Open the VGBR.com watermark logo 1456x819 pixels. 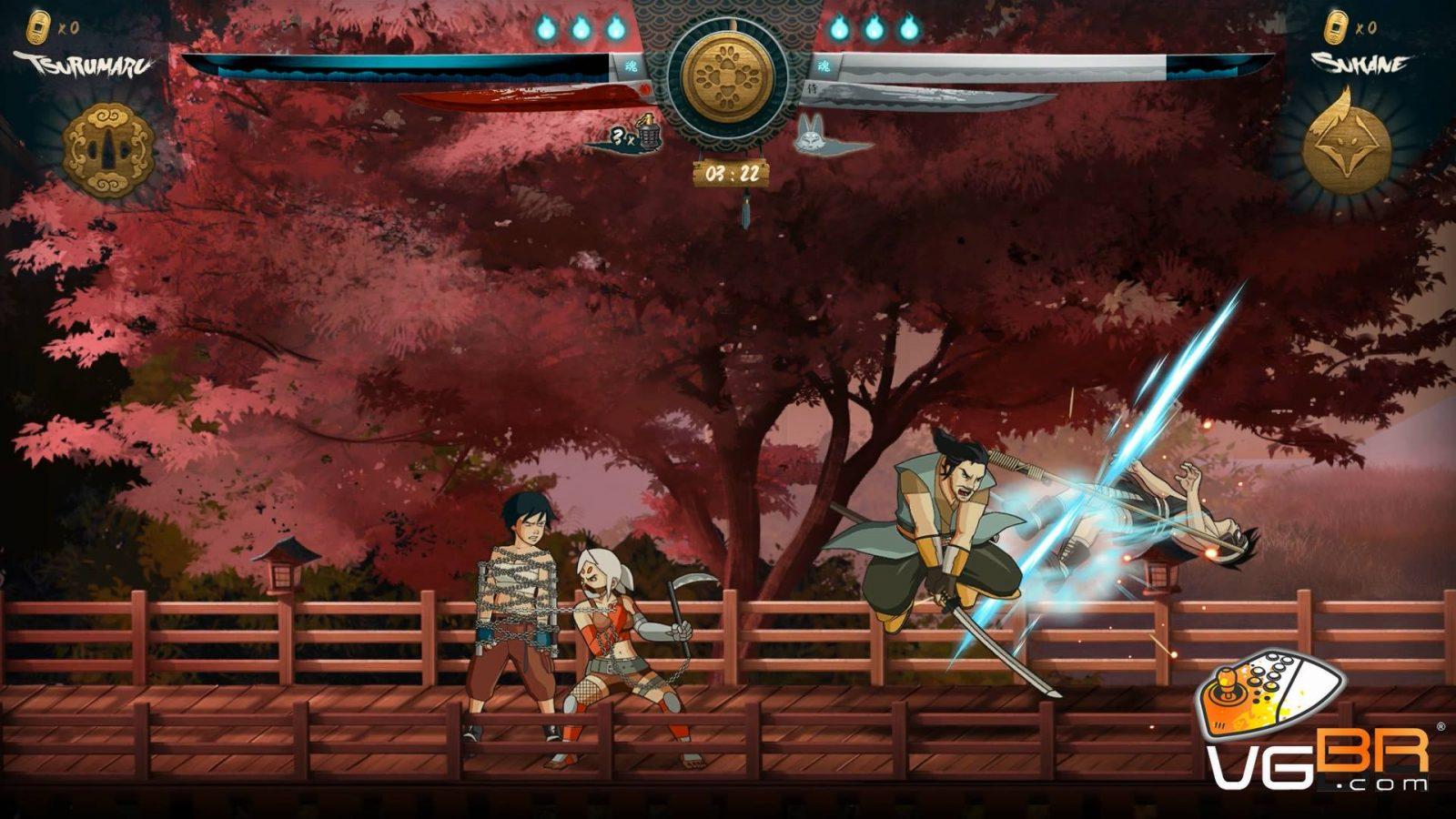(1316, 723)
